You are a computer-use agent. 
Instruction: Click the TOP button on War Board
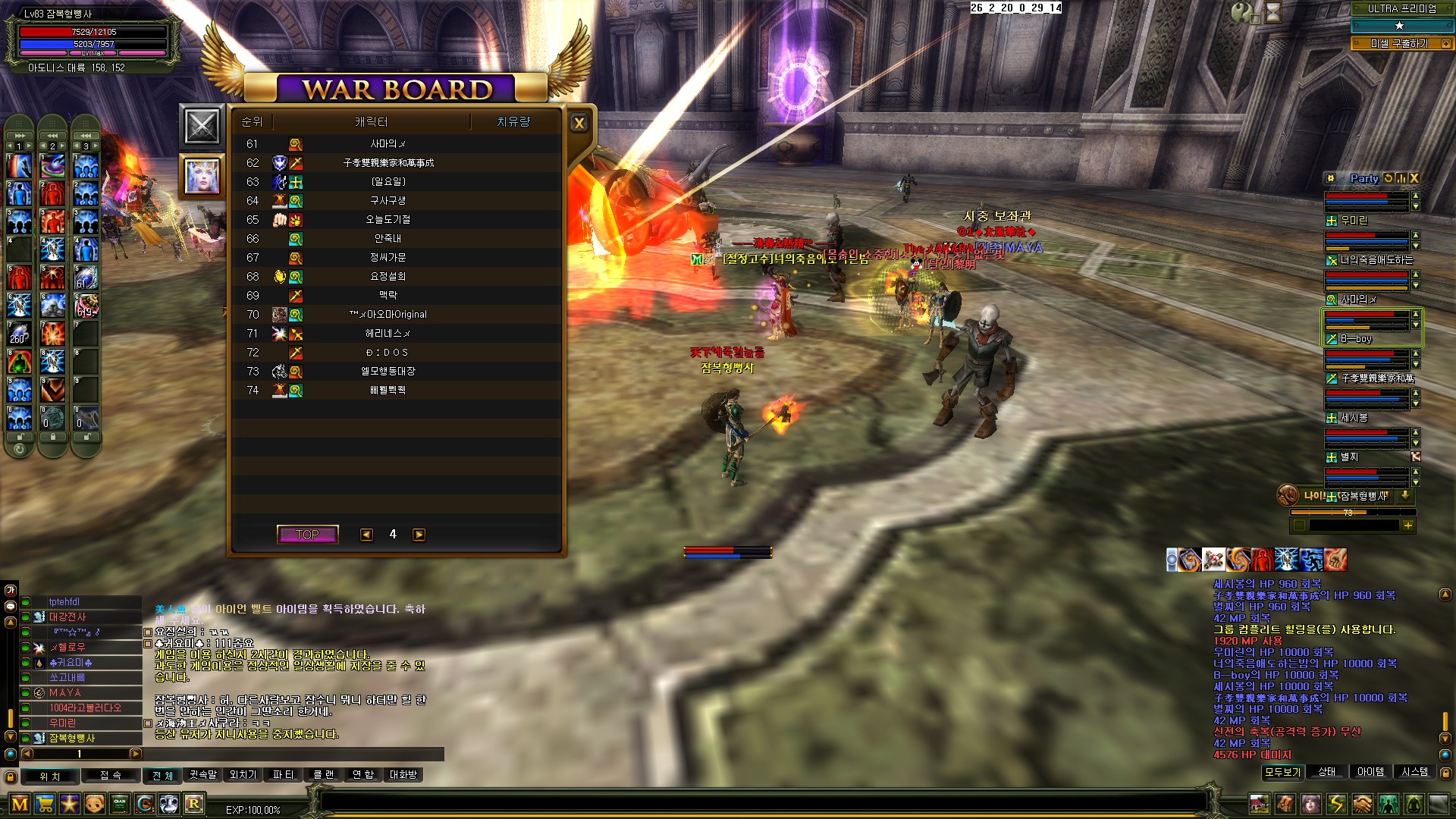point(307,535)
